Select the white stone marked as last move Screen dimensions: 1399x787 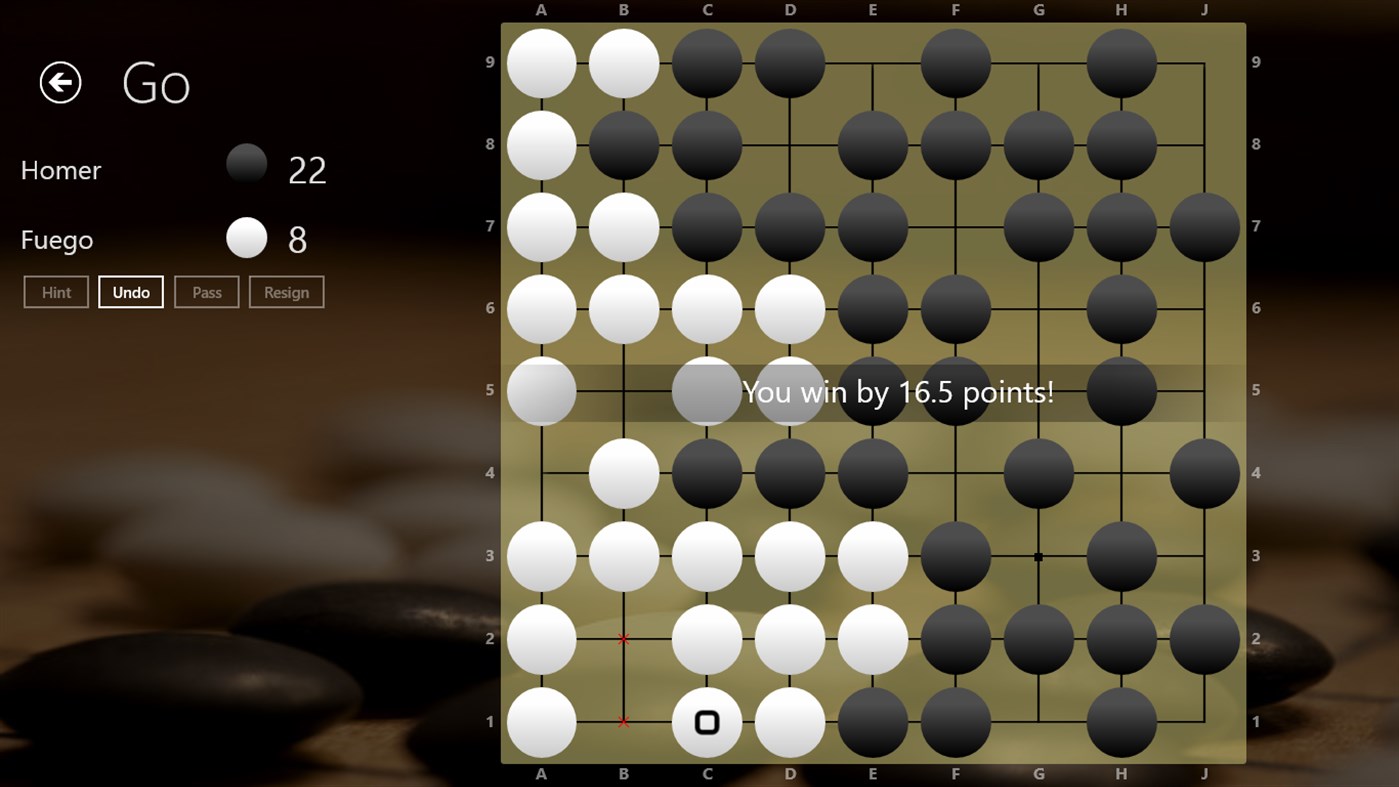[x=707, y=722]
